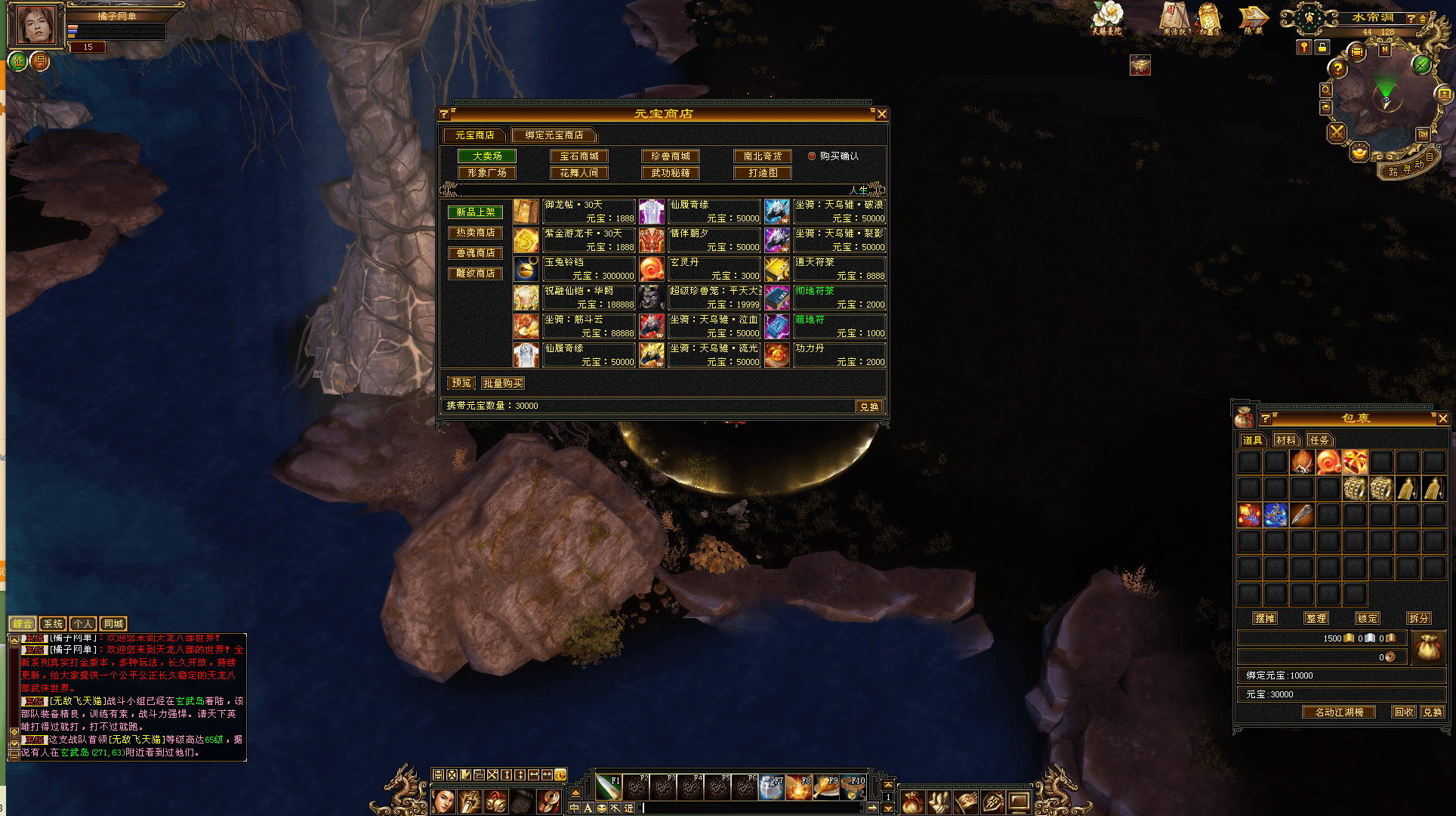This screenshot has width=1456, height=816.
Task: Click the 预览 preview button
Action: tap(461, 384)
